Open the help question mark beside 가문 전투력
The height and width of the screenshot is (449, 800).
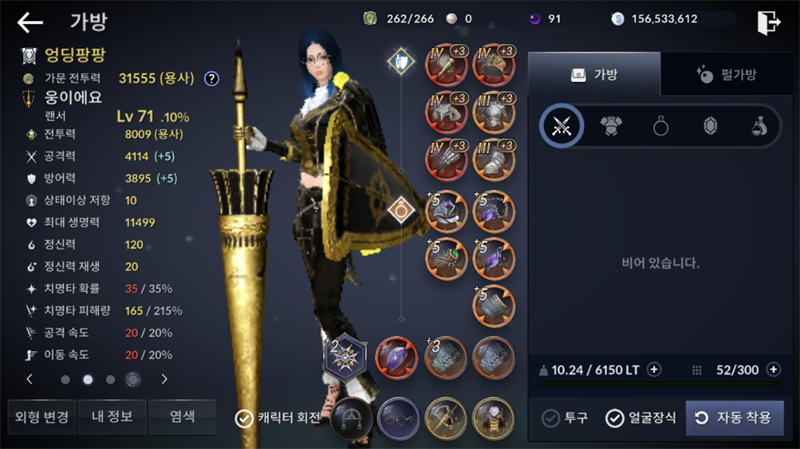[212, 78]
